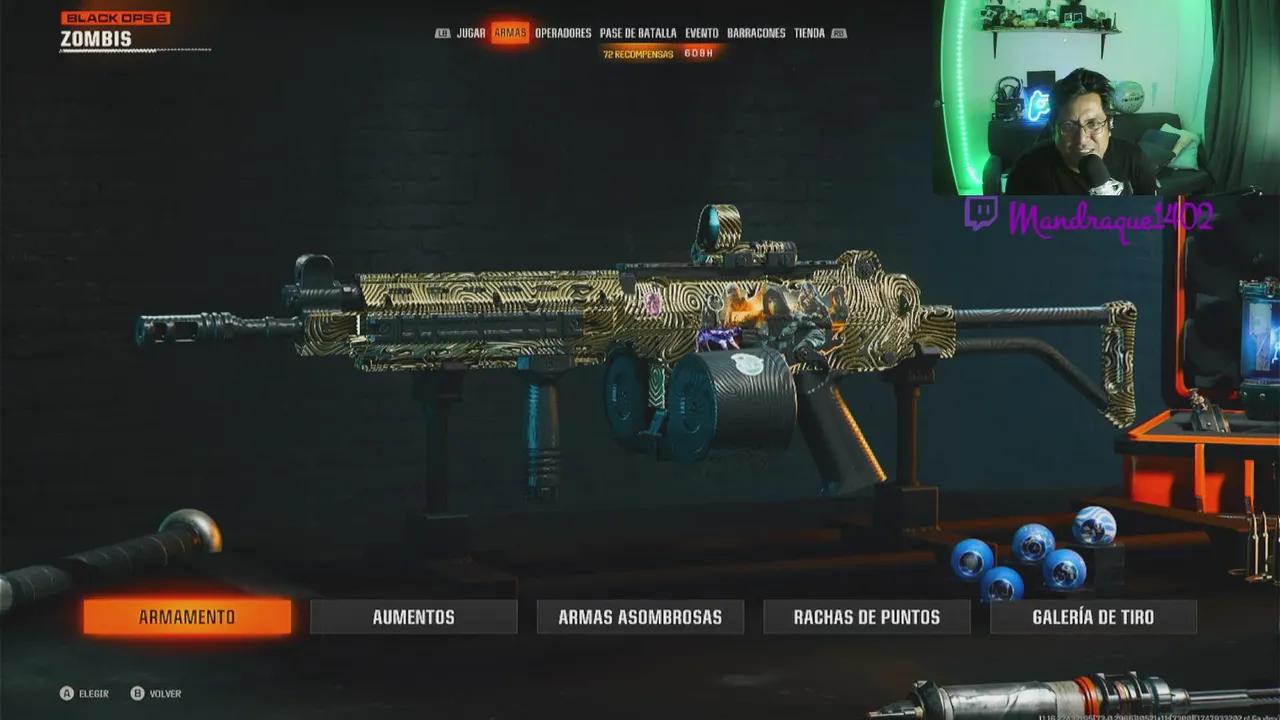The image size is (1280, 720).
Task: Open Armas Asombrosas
Action: point(640,617)
